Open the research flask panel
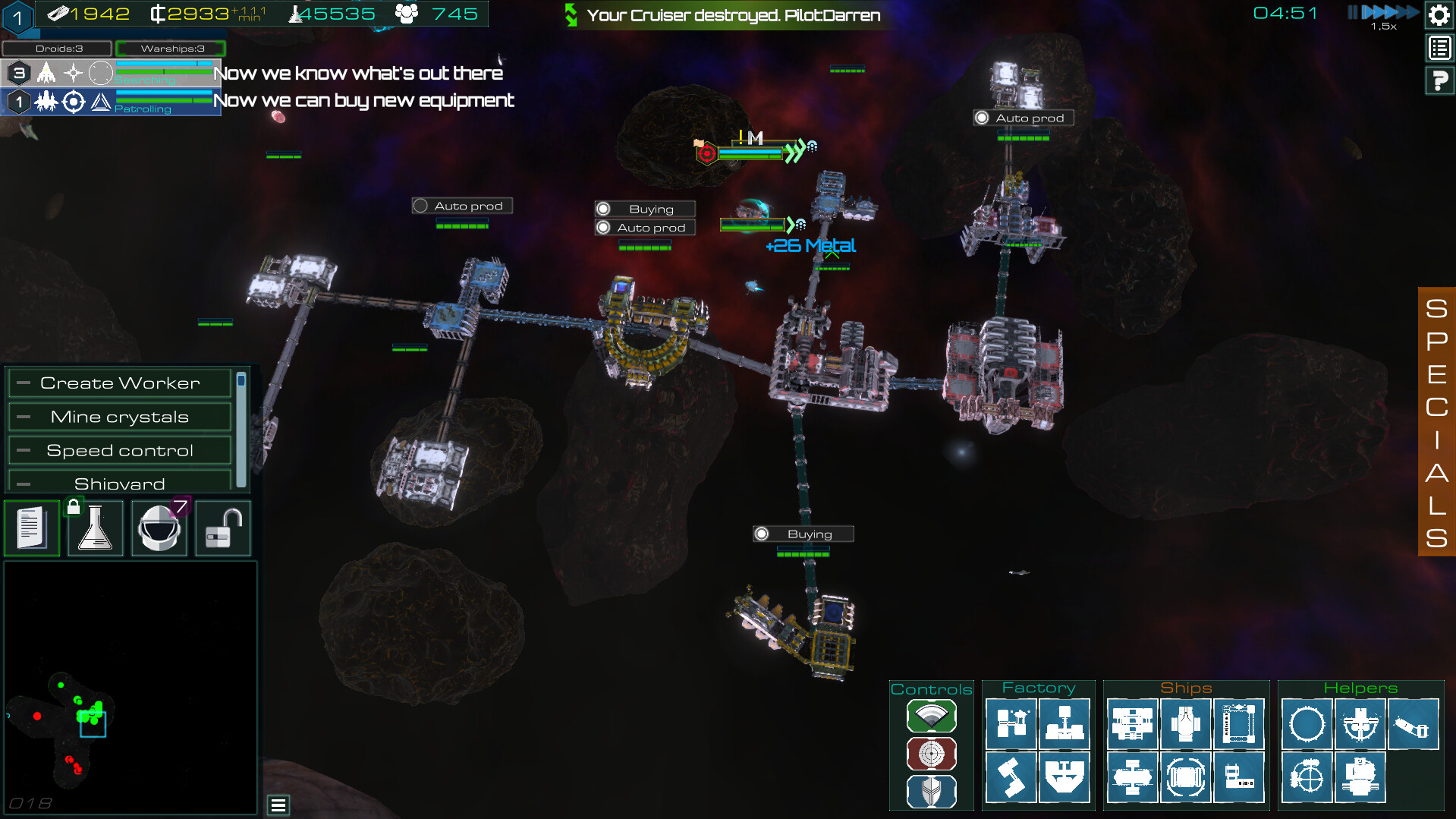 [x=95, y=528]
